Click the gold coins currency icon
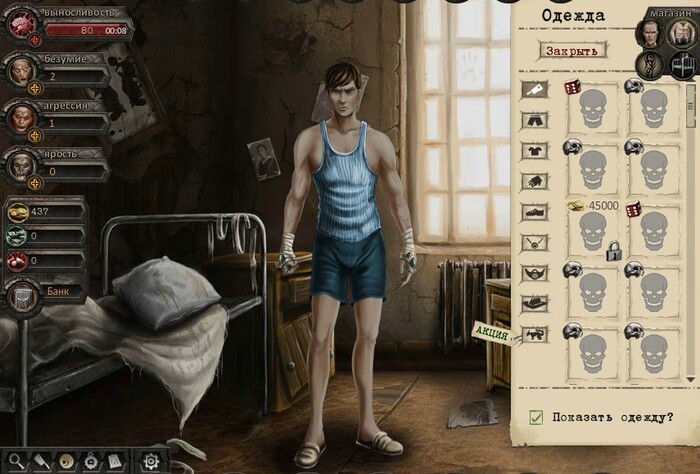The height and width of the screenshot is (474, 700). (x=17, y=212)
